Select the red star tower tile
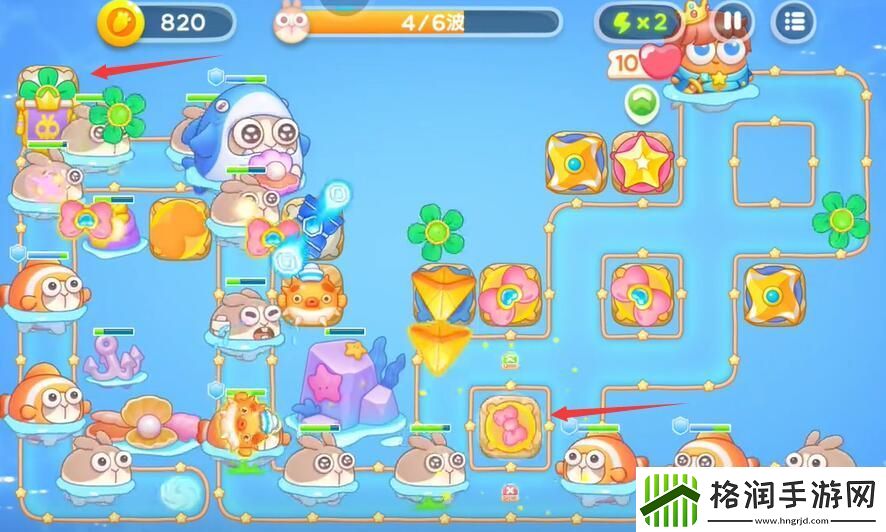This screenshot has height=532, width=886. pos(642,163)
